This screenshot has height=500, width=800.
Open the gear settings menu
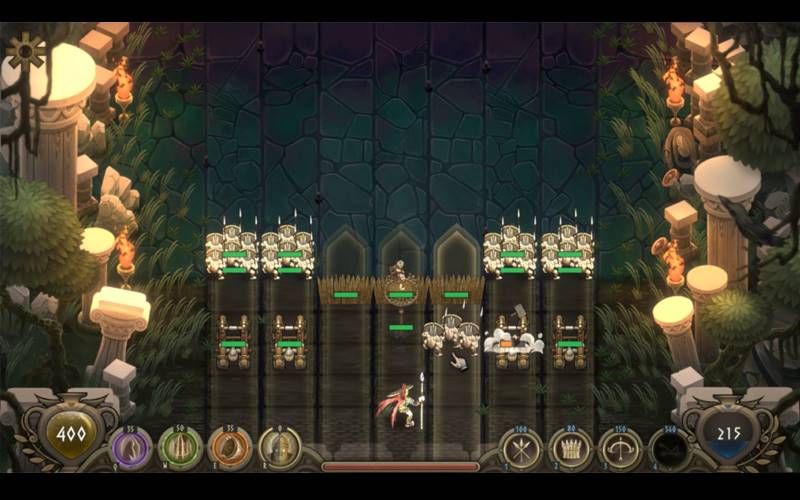(25, 50)
